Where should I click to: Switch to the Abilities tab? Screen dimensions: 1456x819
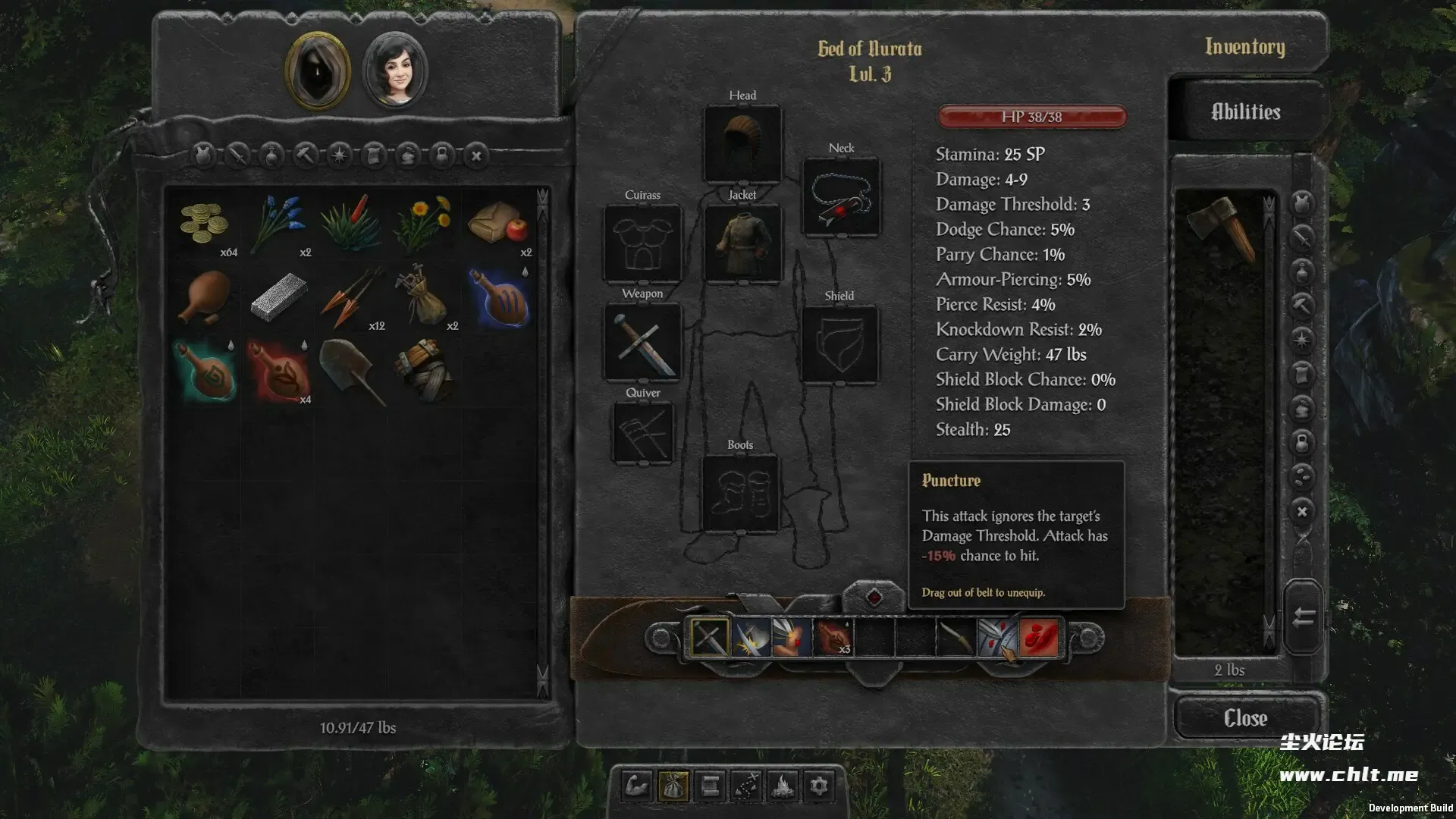tap(1245, 112)
